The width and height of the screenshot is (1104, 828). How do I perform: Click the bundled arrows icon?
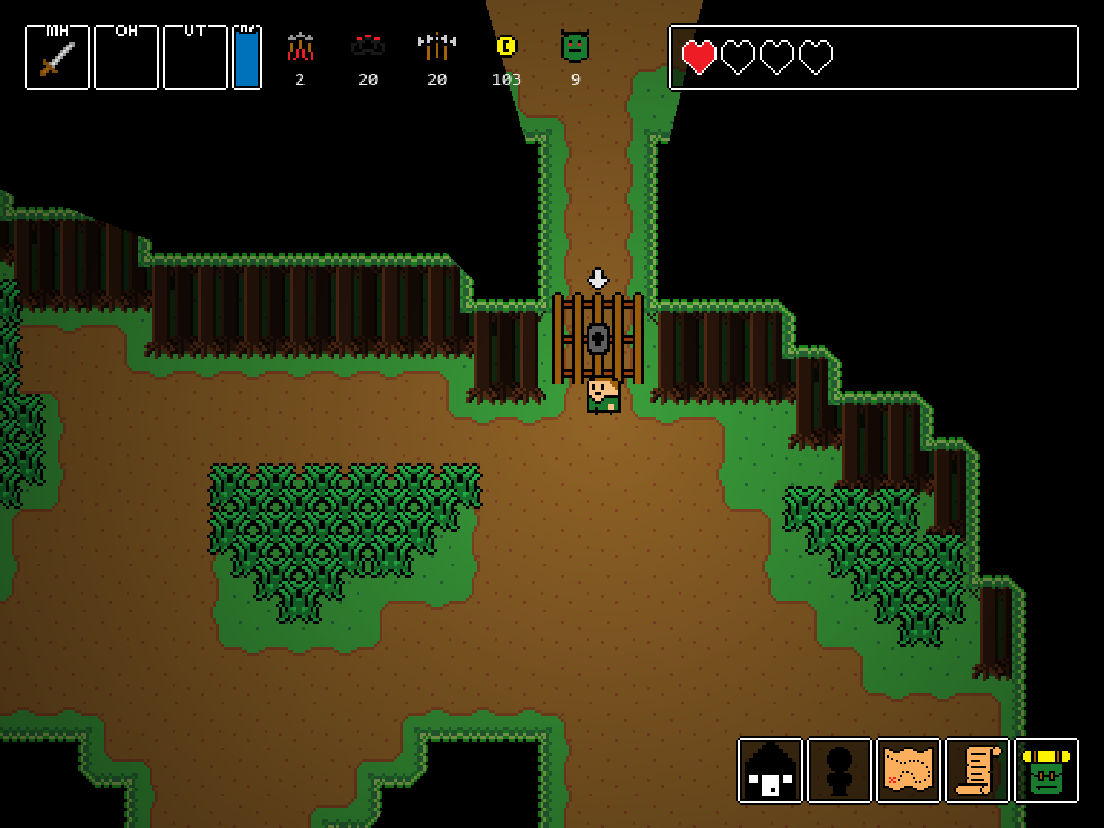437,46
